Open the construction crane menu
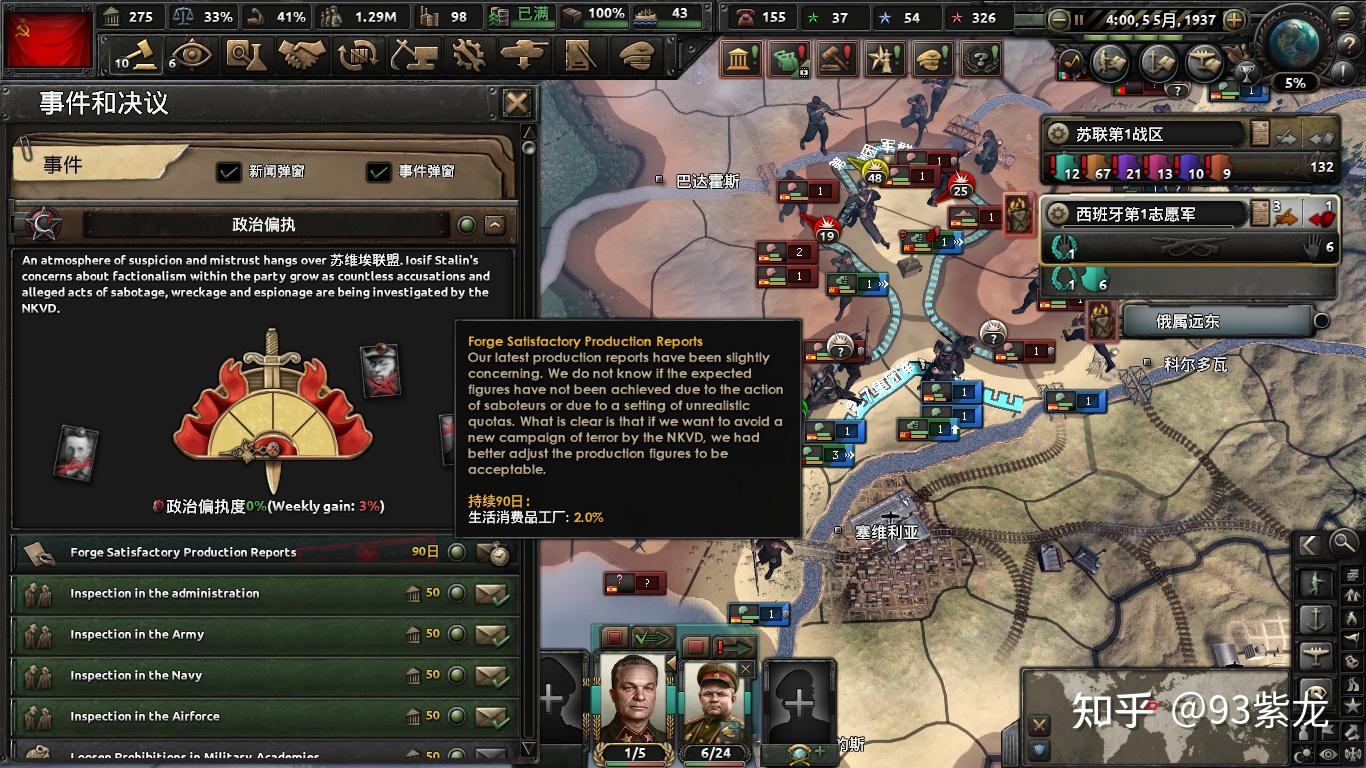 point(412,55)
